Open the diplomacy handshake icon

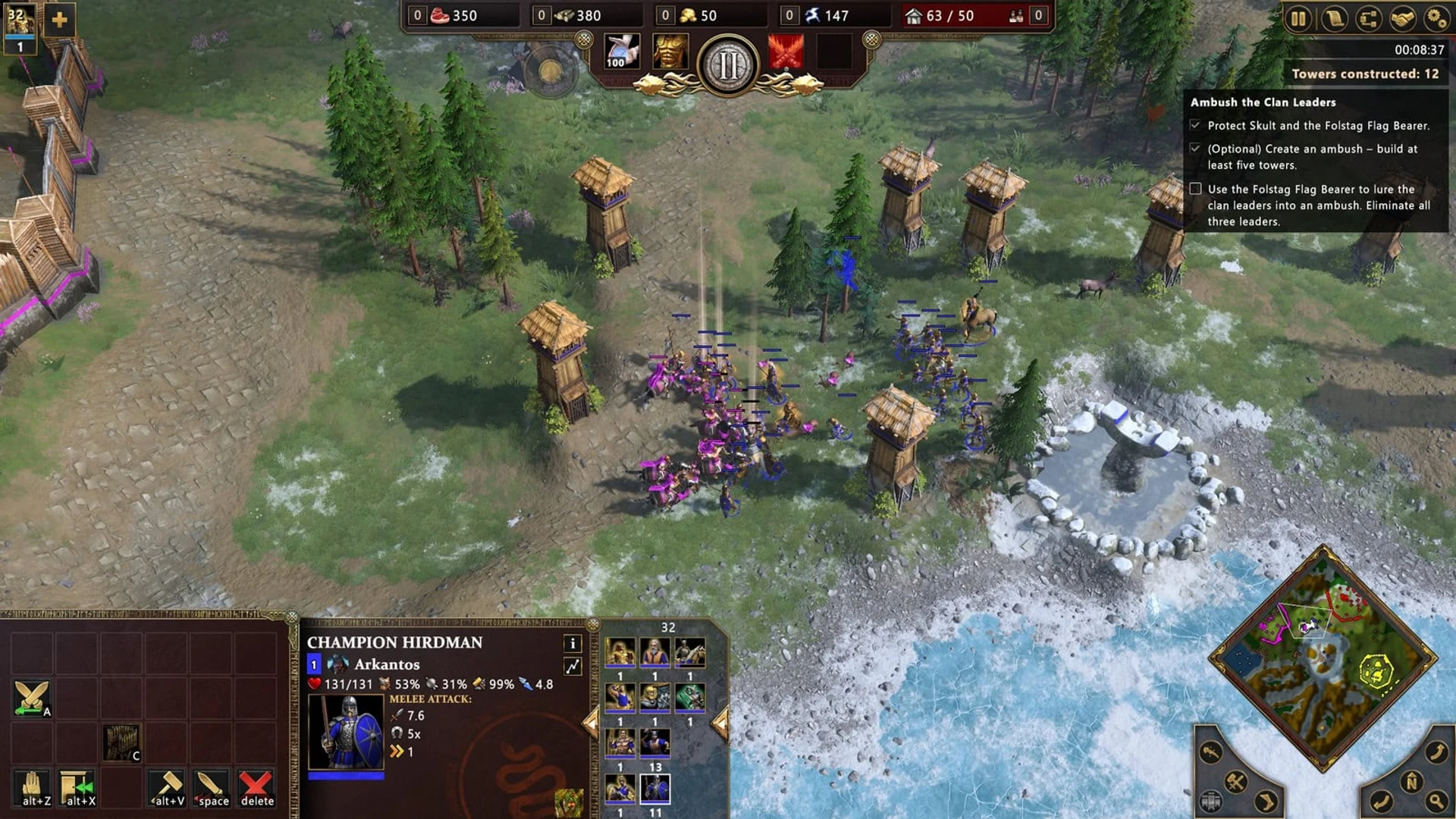pos(1401,18)
